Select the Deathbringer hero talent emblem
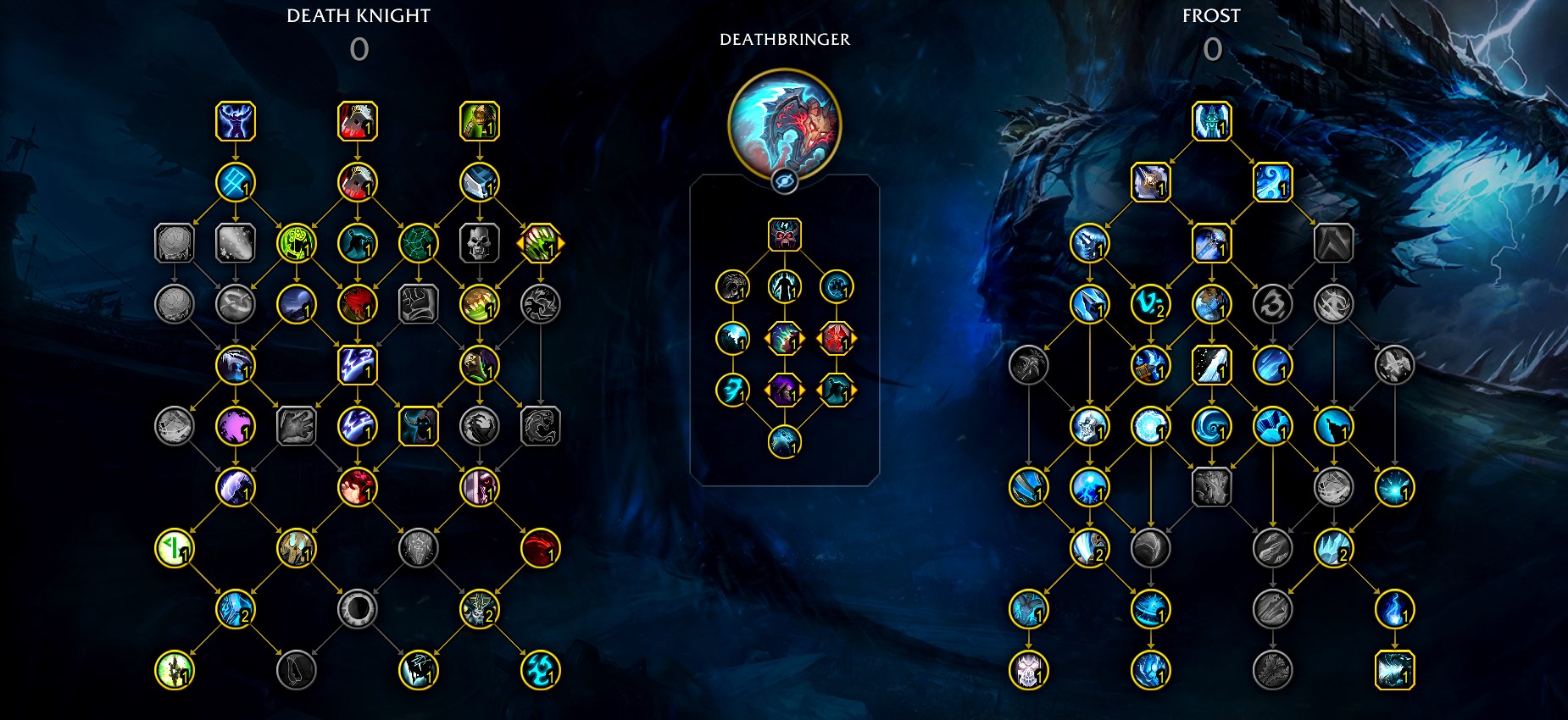 (784, 124)
